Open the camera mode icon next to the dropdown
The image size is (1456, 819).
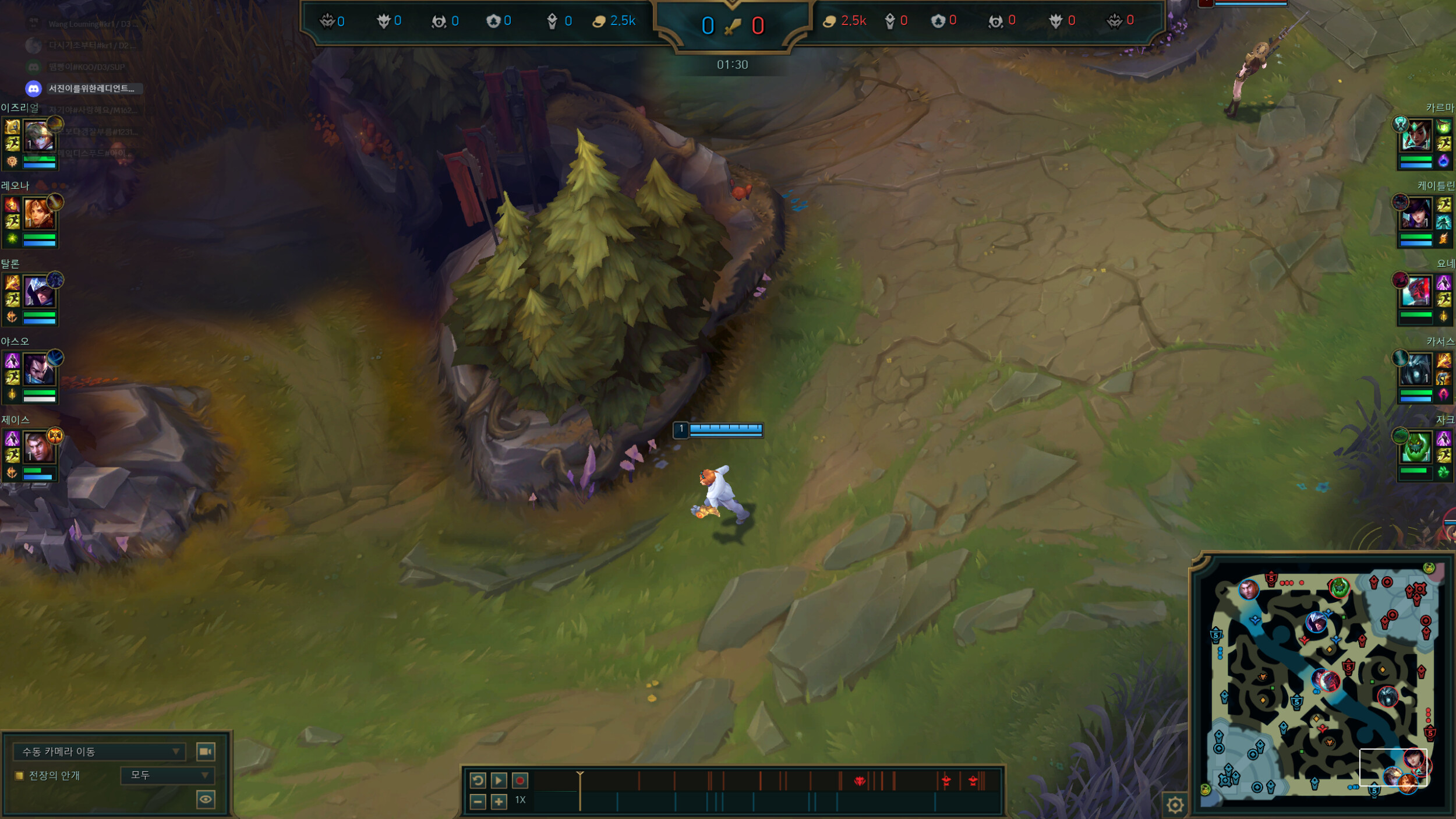point(205,752)
